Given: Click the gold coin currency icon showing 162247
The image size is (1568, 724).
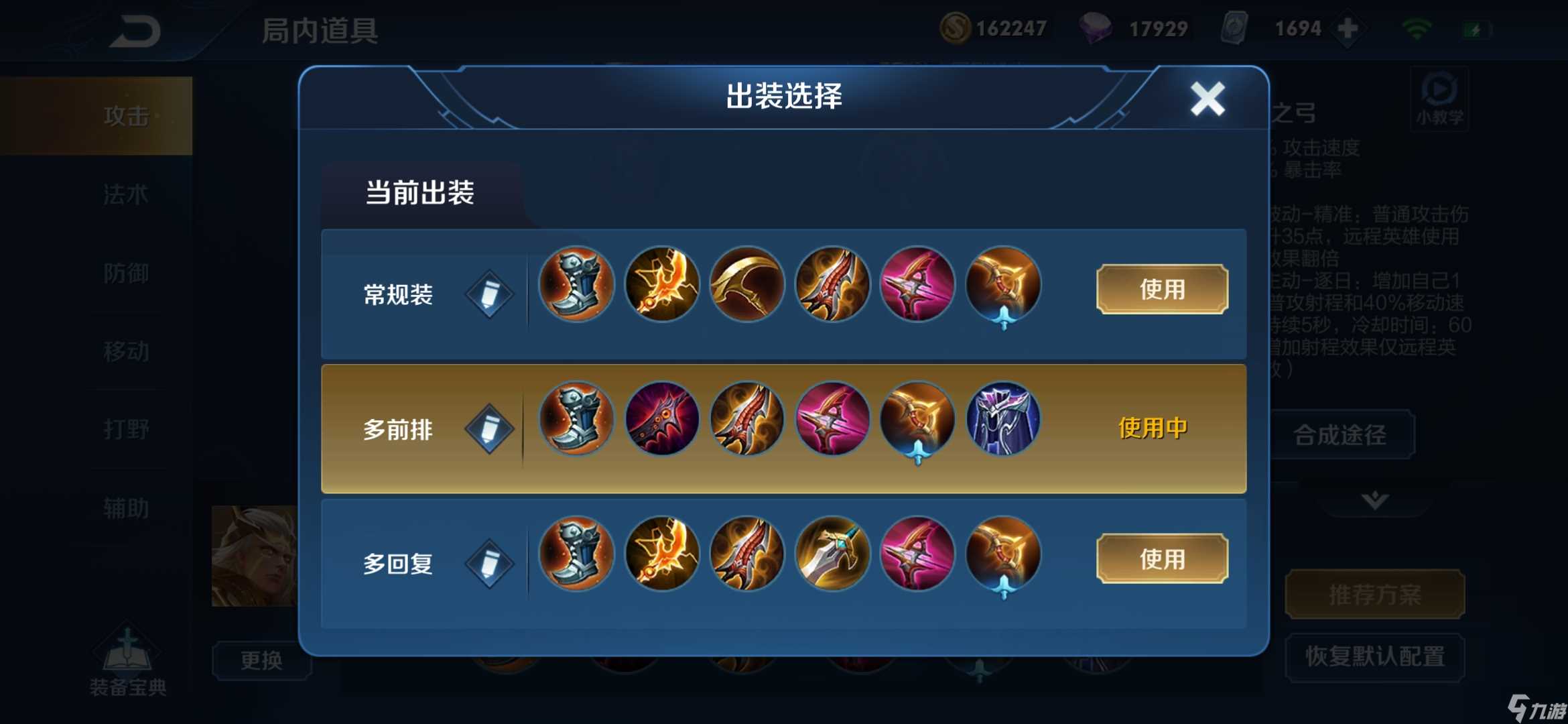Looking at the screenshot, I should tap(957, 28).
